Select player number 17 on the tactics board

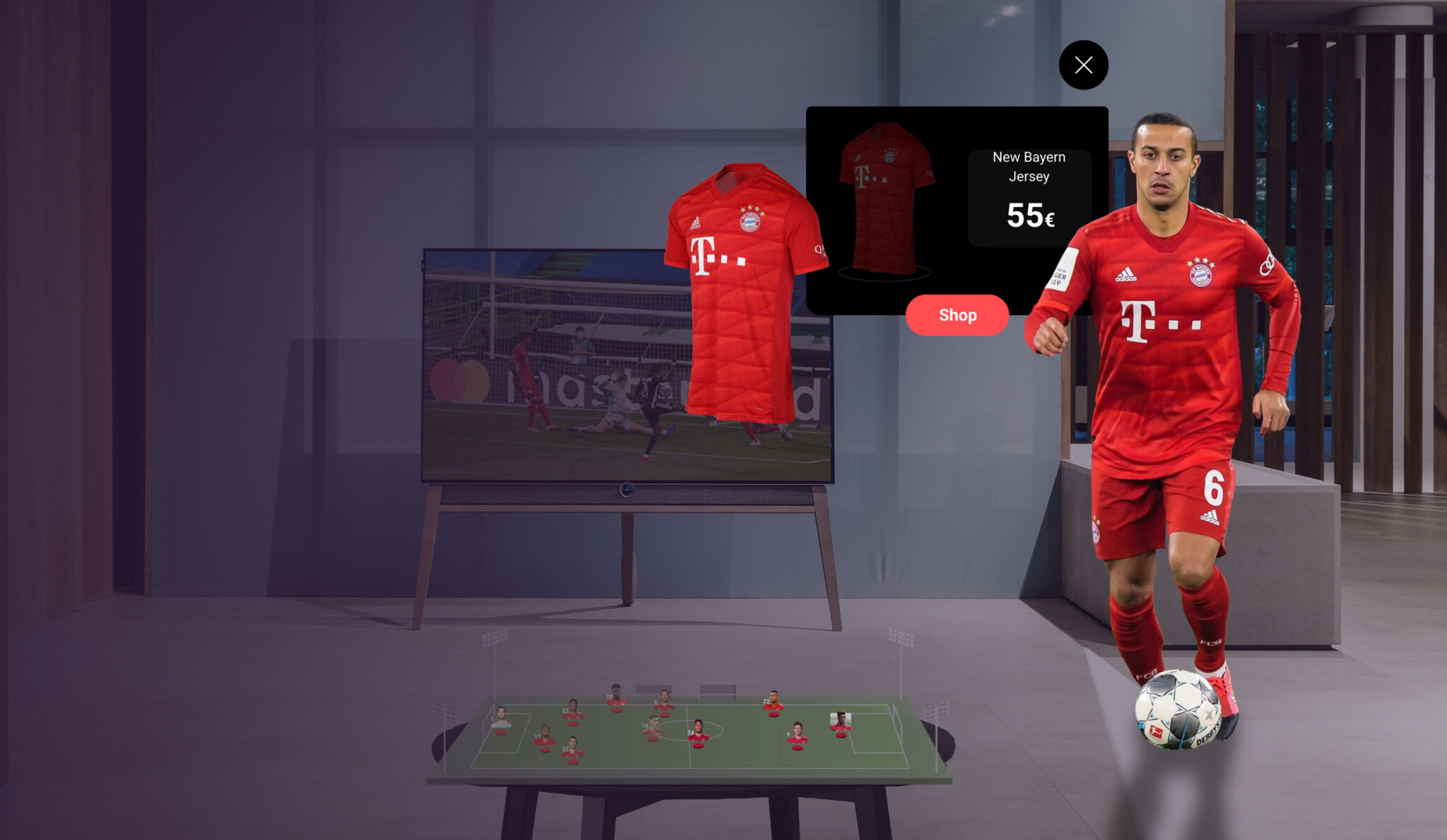tap(544, 737)
